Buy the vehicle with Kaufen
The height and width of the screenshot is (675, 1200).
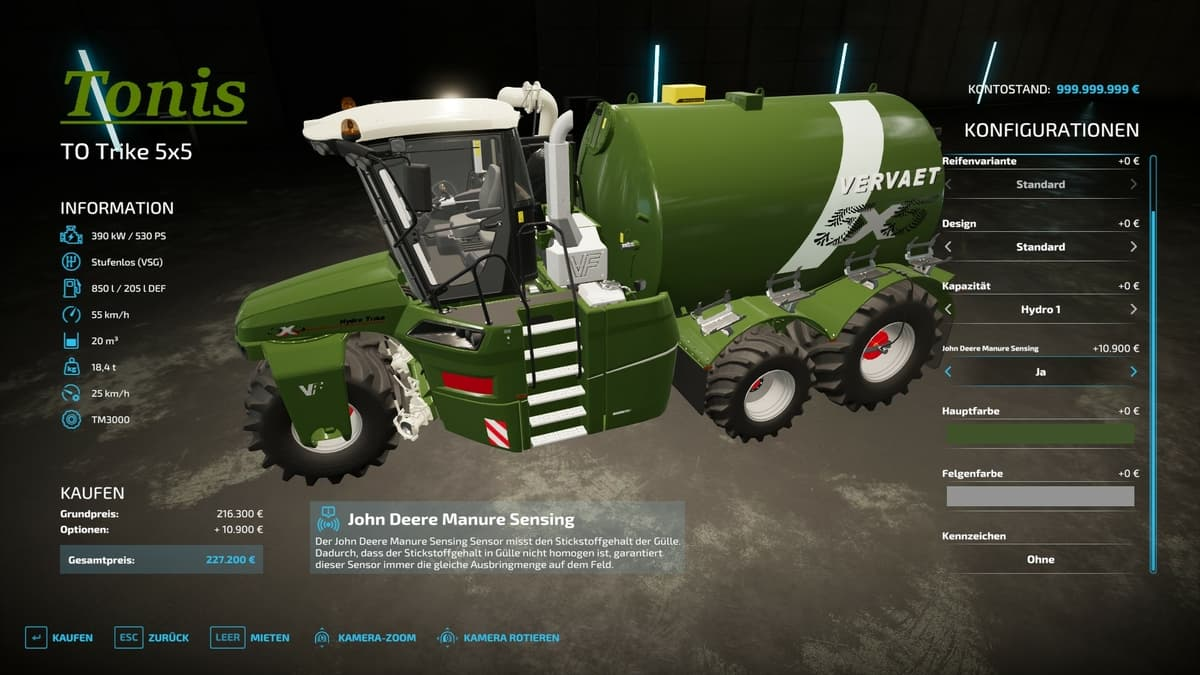[59, 637]
